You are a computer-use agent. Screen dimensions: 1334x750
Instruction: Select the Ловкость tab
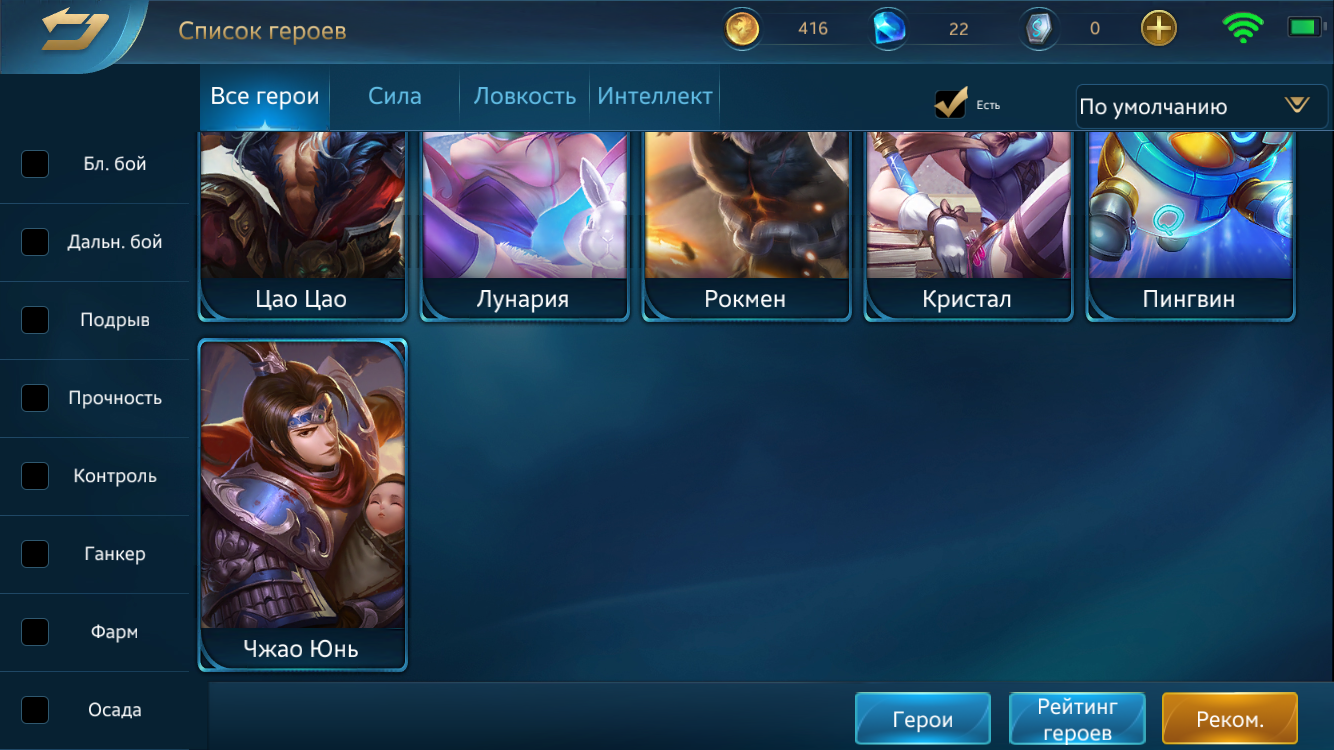(524, 96)
